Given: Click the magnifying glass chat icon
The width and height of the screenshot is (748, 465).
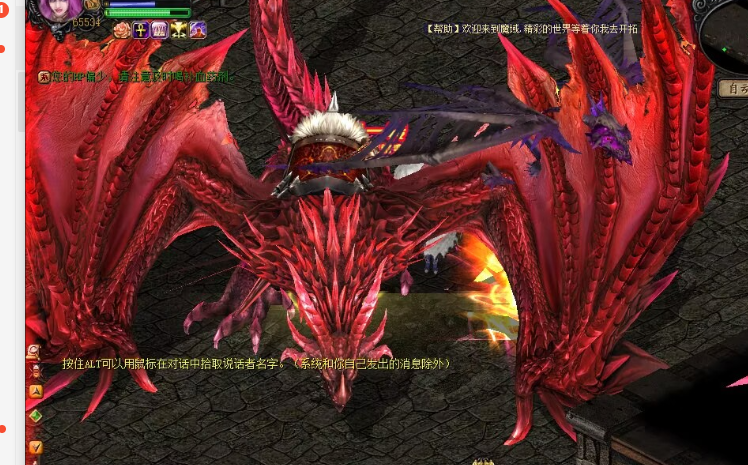Looking at the screenshot, I should (x=35, y=351).
